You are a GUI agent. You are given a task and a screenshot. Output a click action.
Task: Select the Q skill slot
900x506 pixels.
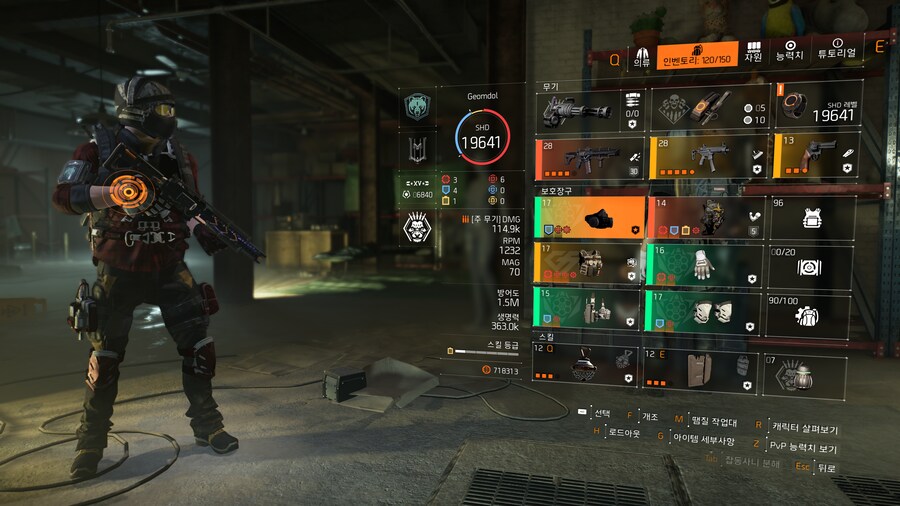(585, 366)
